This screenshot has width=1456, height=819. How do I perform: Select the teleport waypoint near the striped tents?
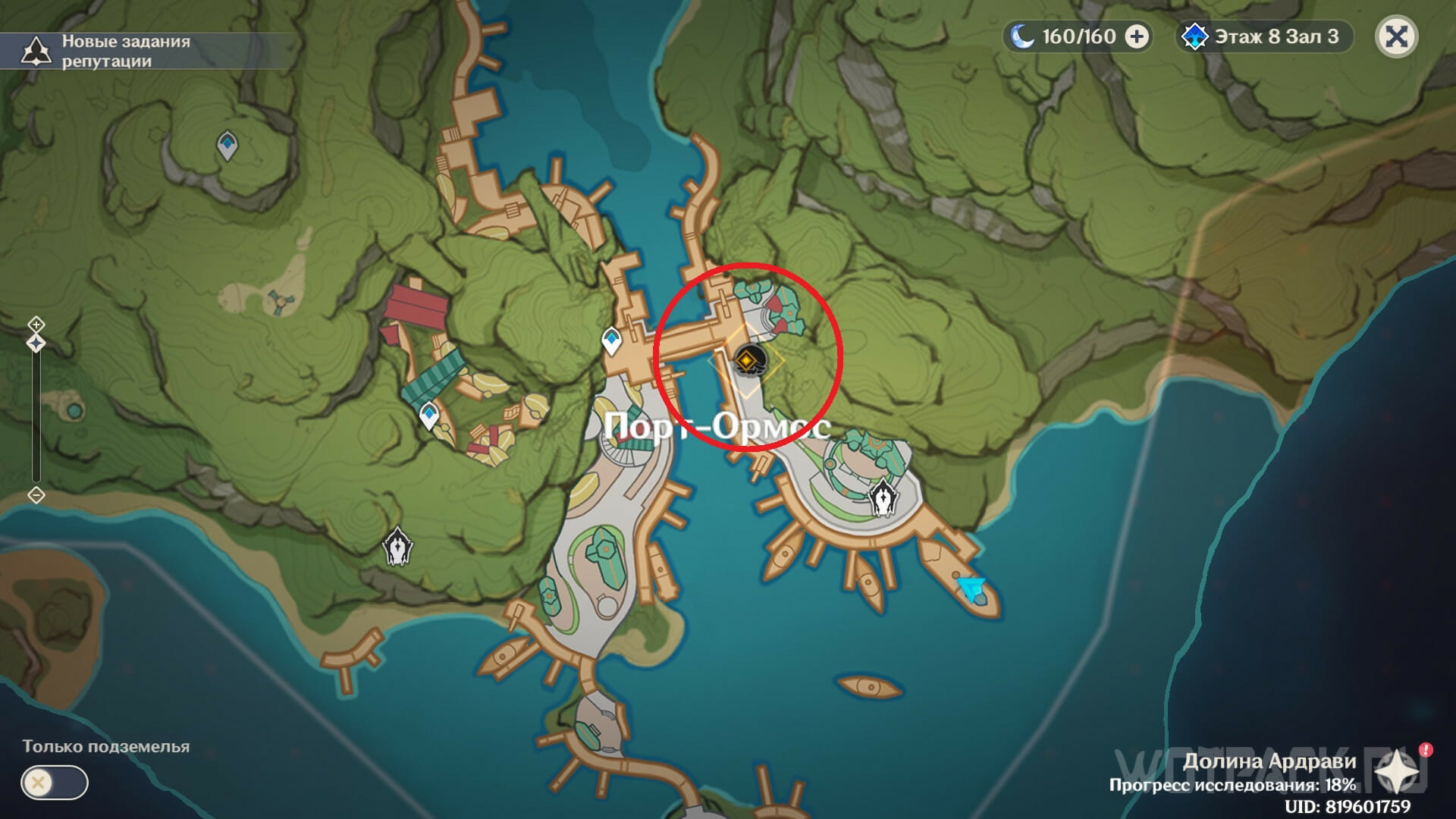coord(429,415)
